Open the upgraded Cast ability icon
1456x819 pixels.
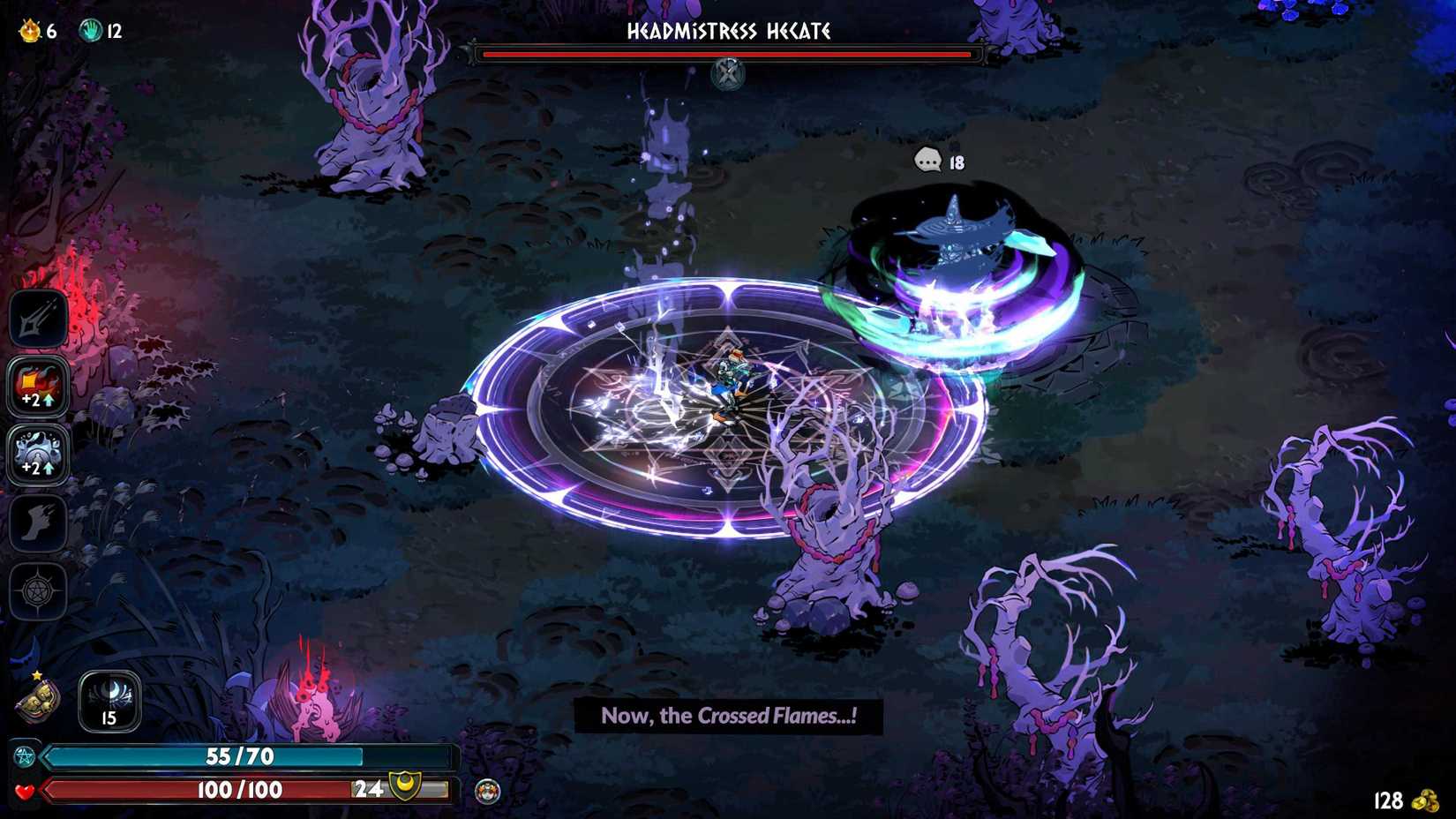coord(38,454)
